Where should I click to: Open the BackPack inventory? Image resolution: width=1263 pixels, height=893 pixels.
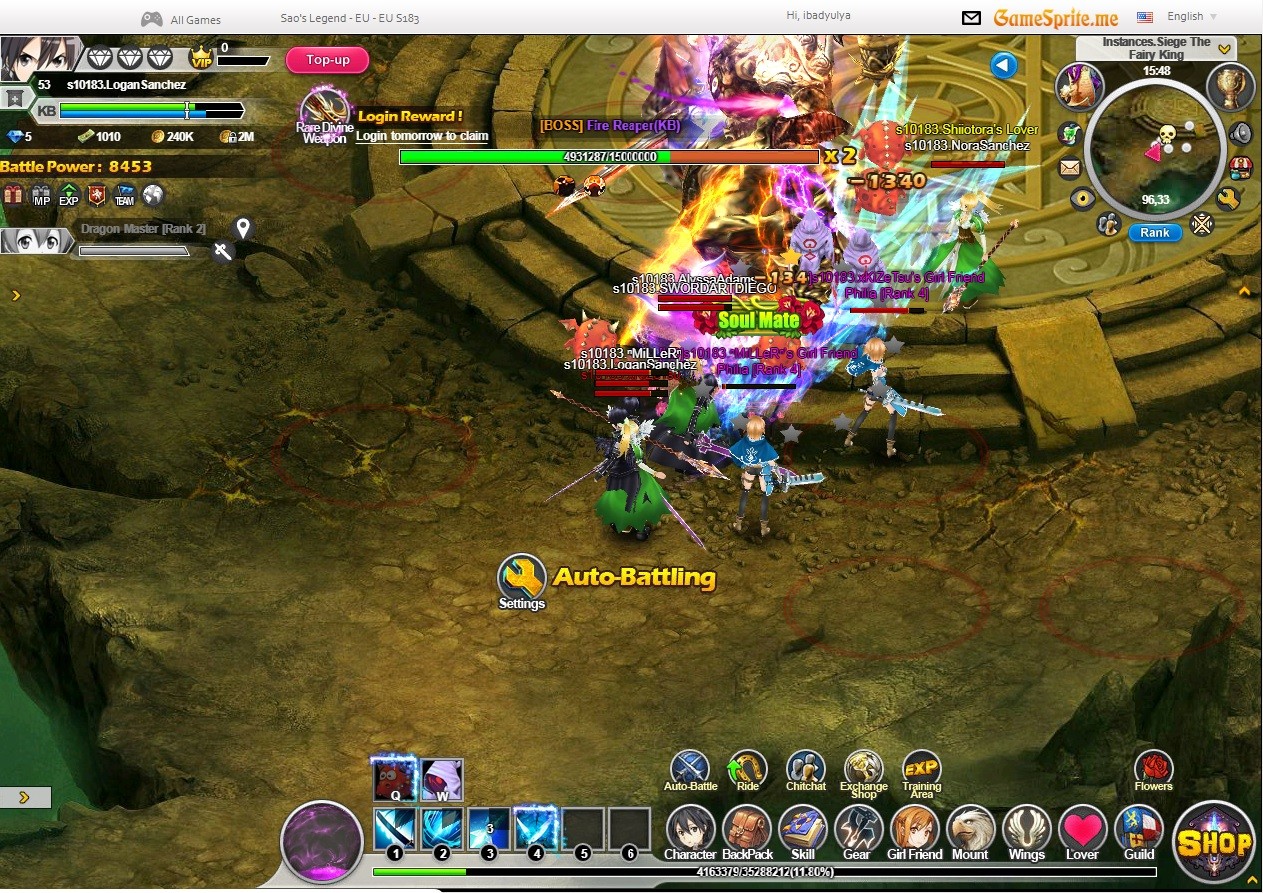(x=747, y=830)
